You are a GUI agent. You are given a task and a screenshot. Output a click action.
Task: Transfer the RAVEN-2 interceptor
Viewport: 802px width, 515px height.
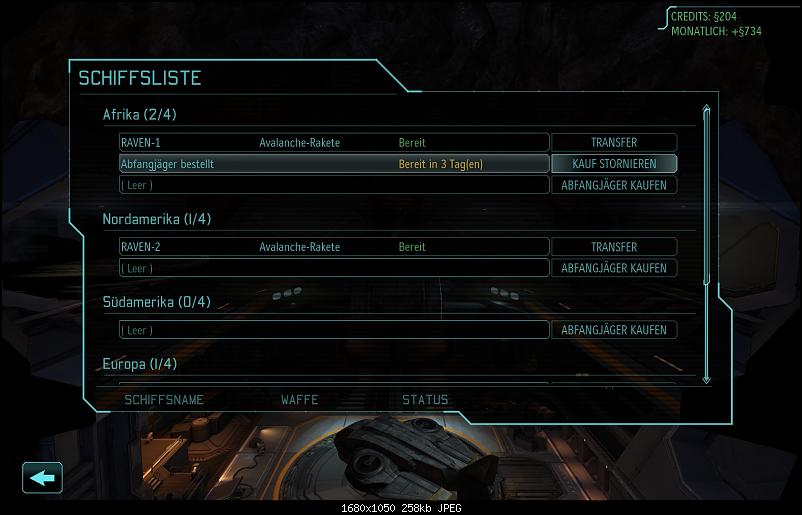pyautogui.click(x=614, y=247)
